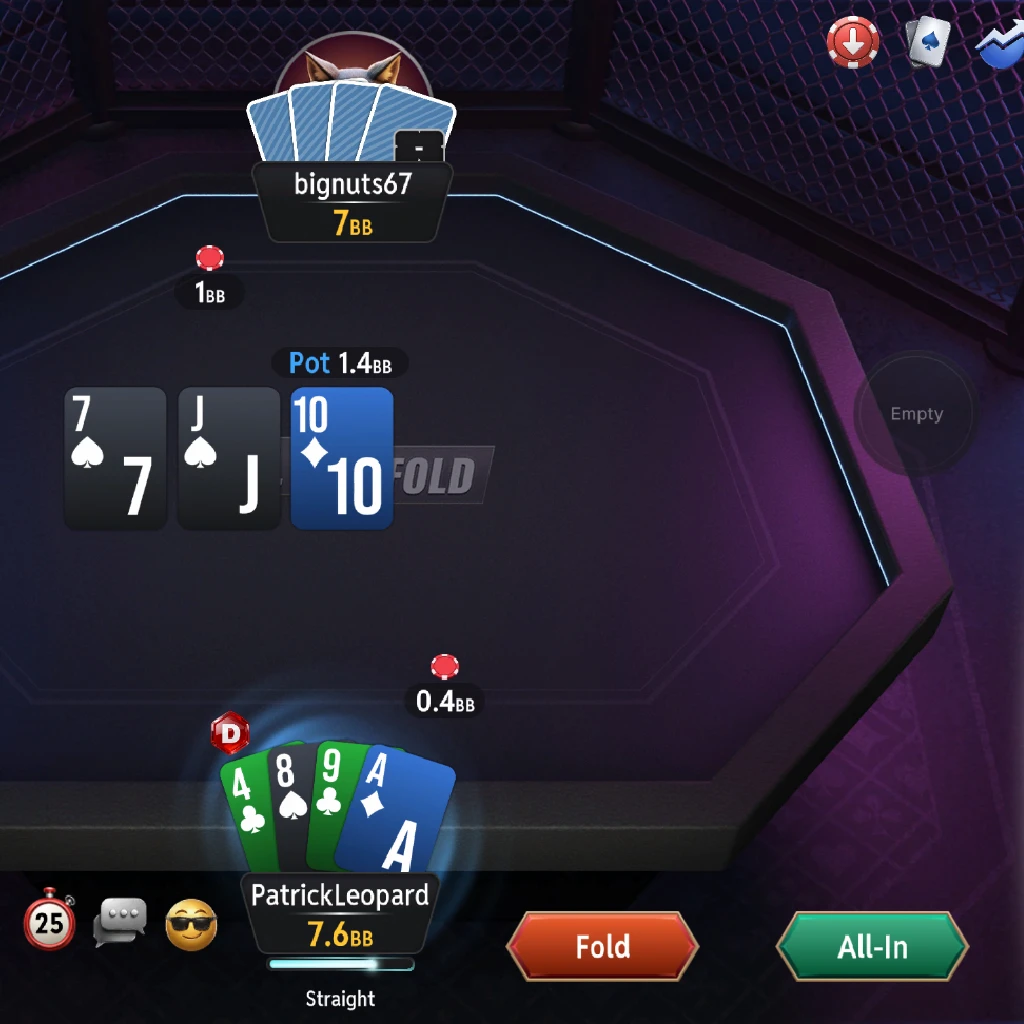Click the red 25 time bank clock

pos(49,920)
